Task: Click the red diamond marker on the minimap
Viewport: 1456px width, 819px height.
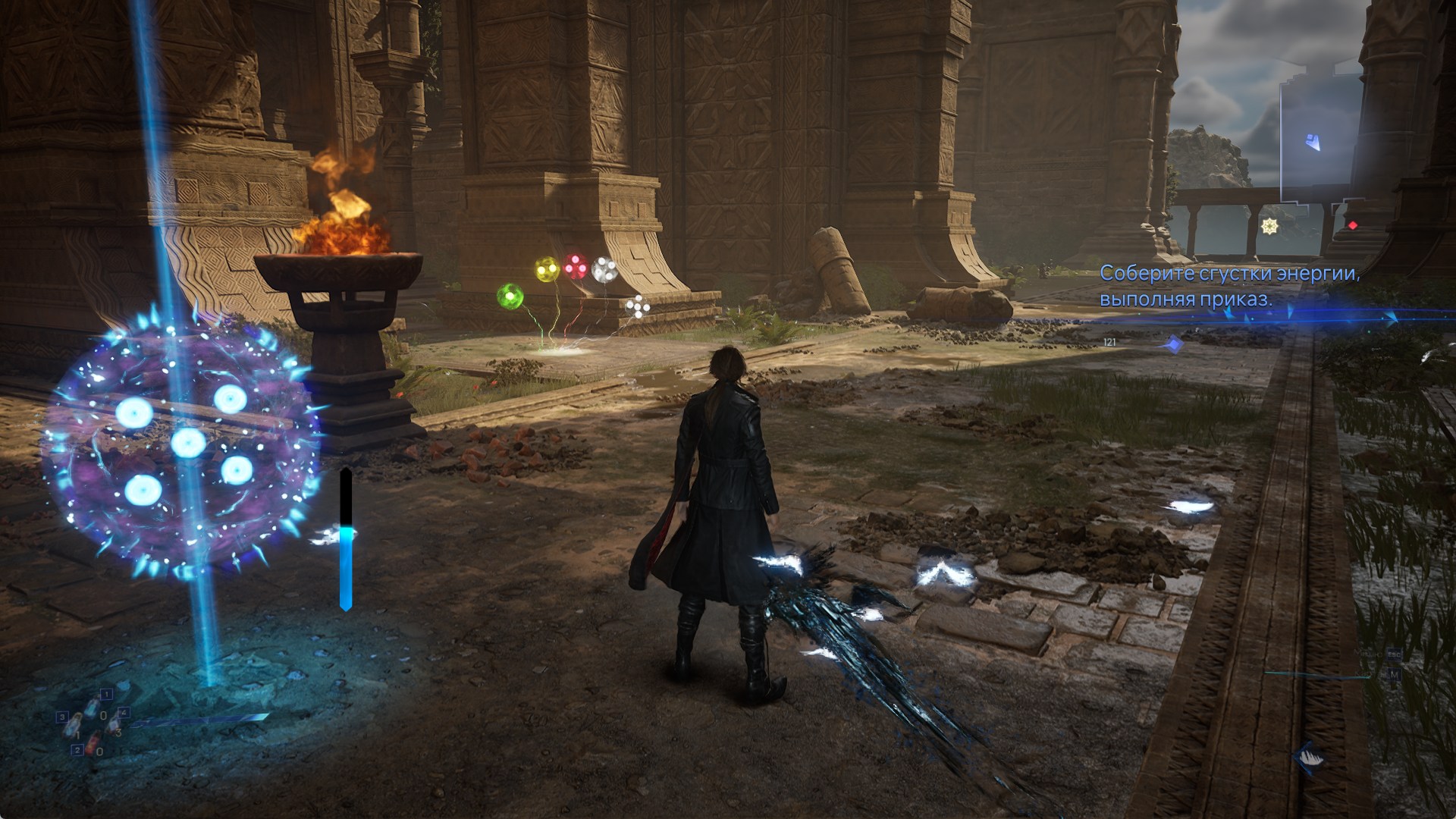Action: [x=1352, y=225]
